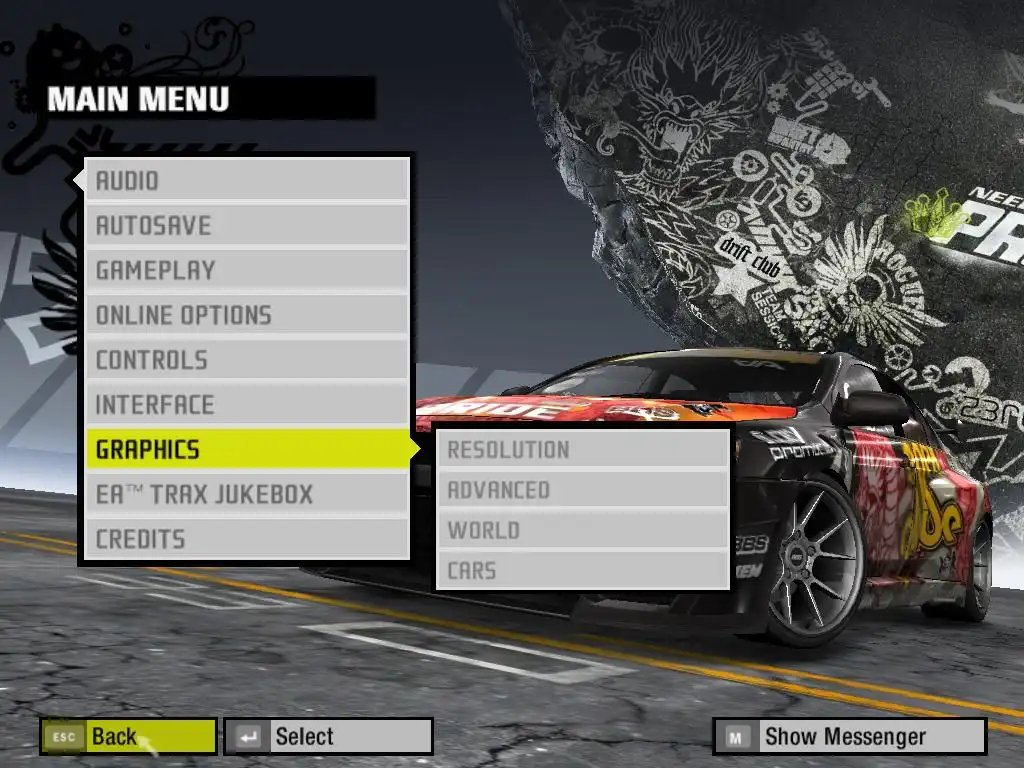The image size is (1024, 768).
Task: Show Messenger from the bottom bar
Action: [849, 737]
